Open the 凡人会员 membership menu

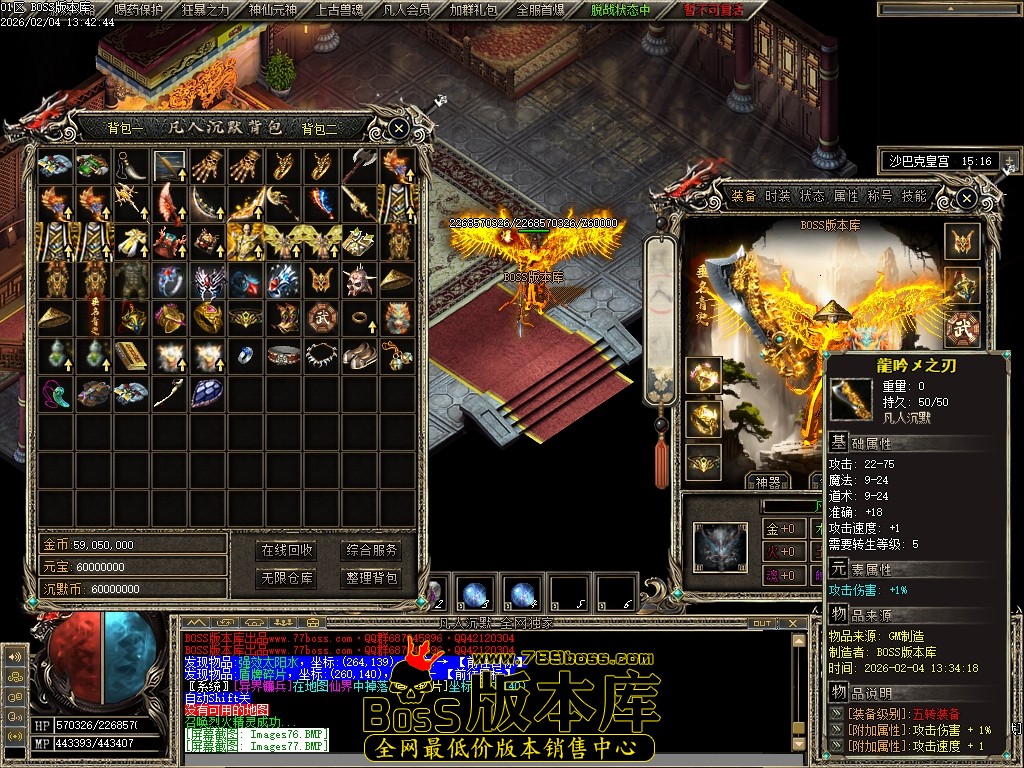[x=407, y=10]
